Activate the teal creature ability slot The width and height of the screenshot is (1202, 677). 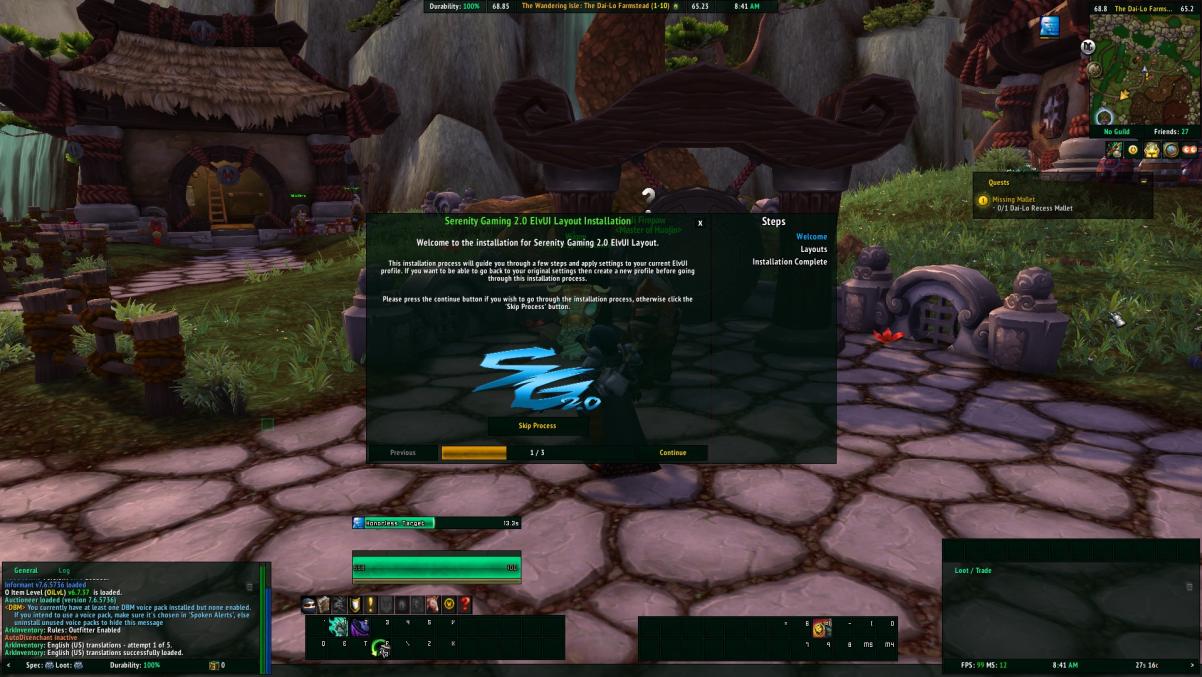(338, 626)
